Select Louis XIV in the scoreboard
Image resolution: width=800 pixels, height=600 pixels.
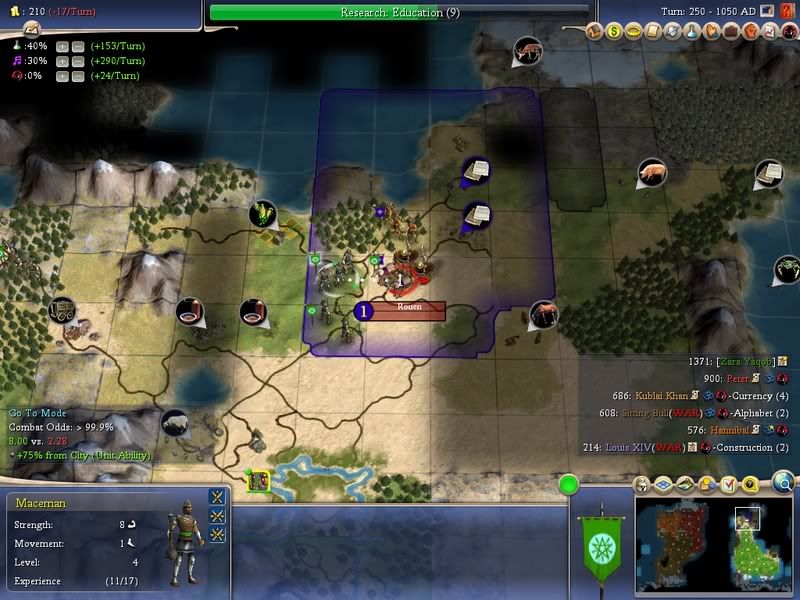click(x=633, y=448)
